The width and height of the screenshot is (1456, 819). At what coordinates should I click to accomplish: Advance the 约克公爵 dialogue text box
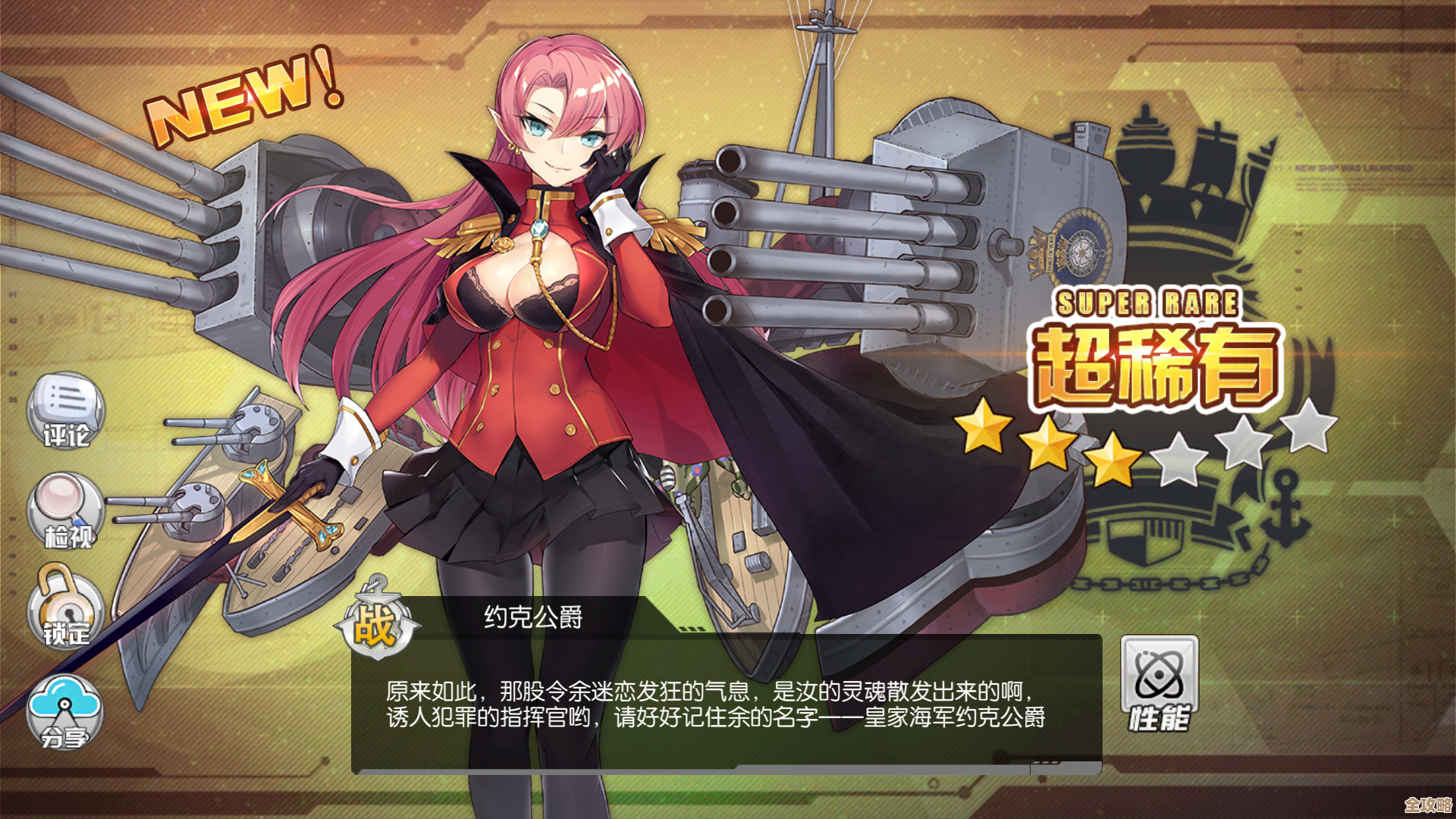pos(726,703)
